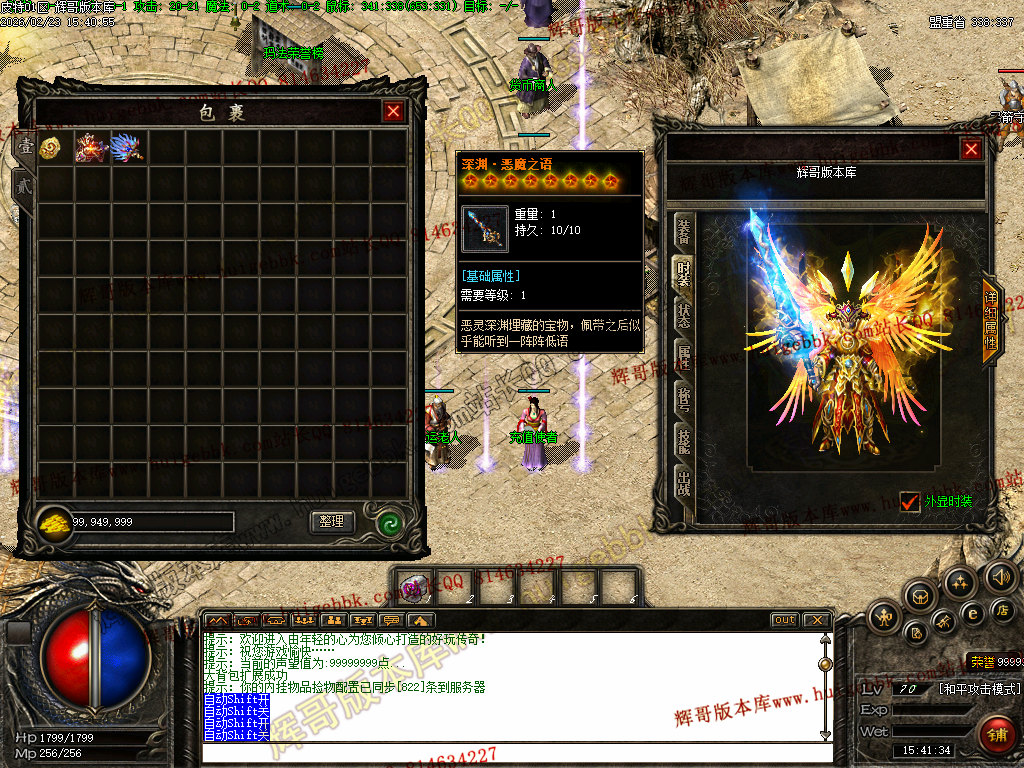Select the blue sword item in the bag
The image size is (1024, 768).
tap(128, 148)
